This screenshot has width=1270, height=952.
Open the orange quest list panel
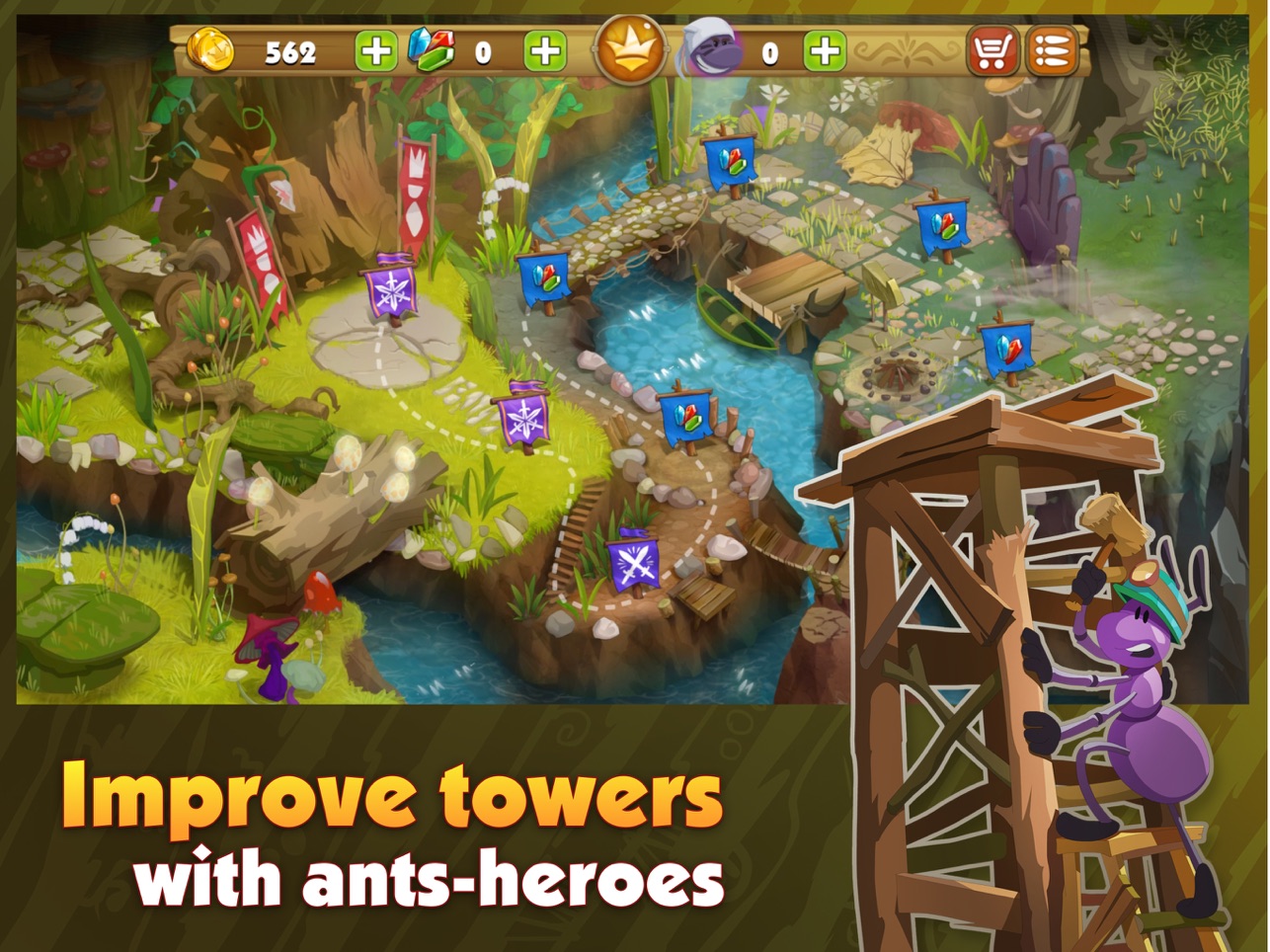pyautogui.click(x=1052, y=49)
